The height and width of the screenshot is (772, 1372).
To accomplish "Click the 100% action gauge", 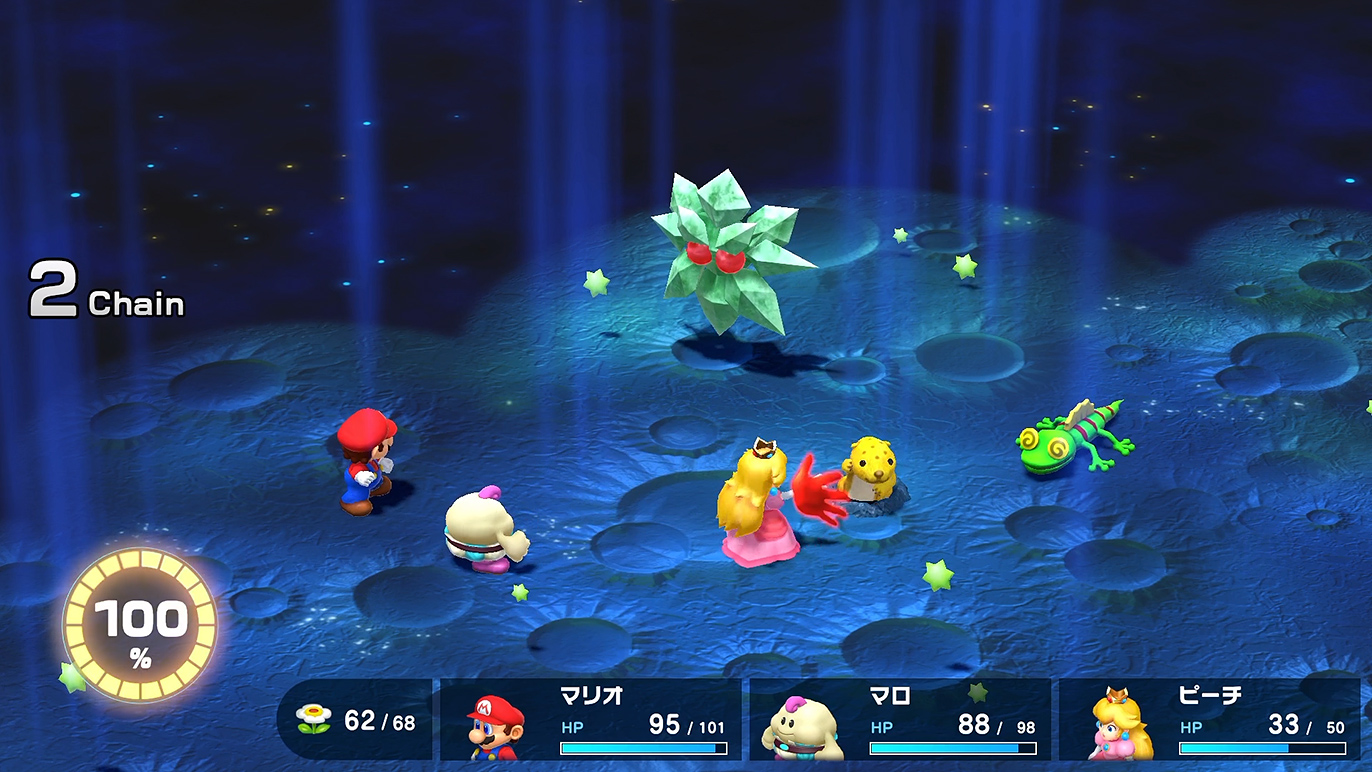I will click(x=140, y=625).
